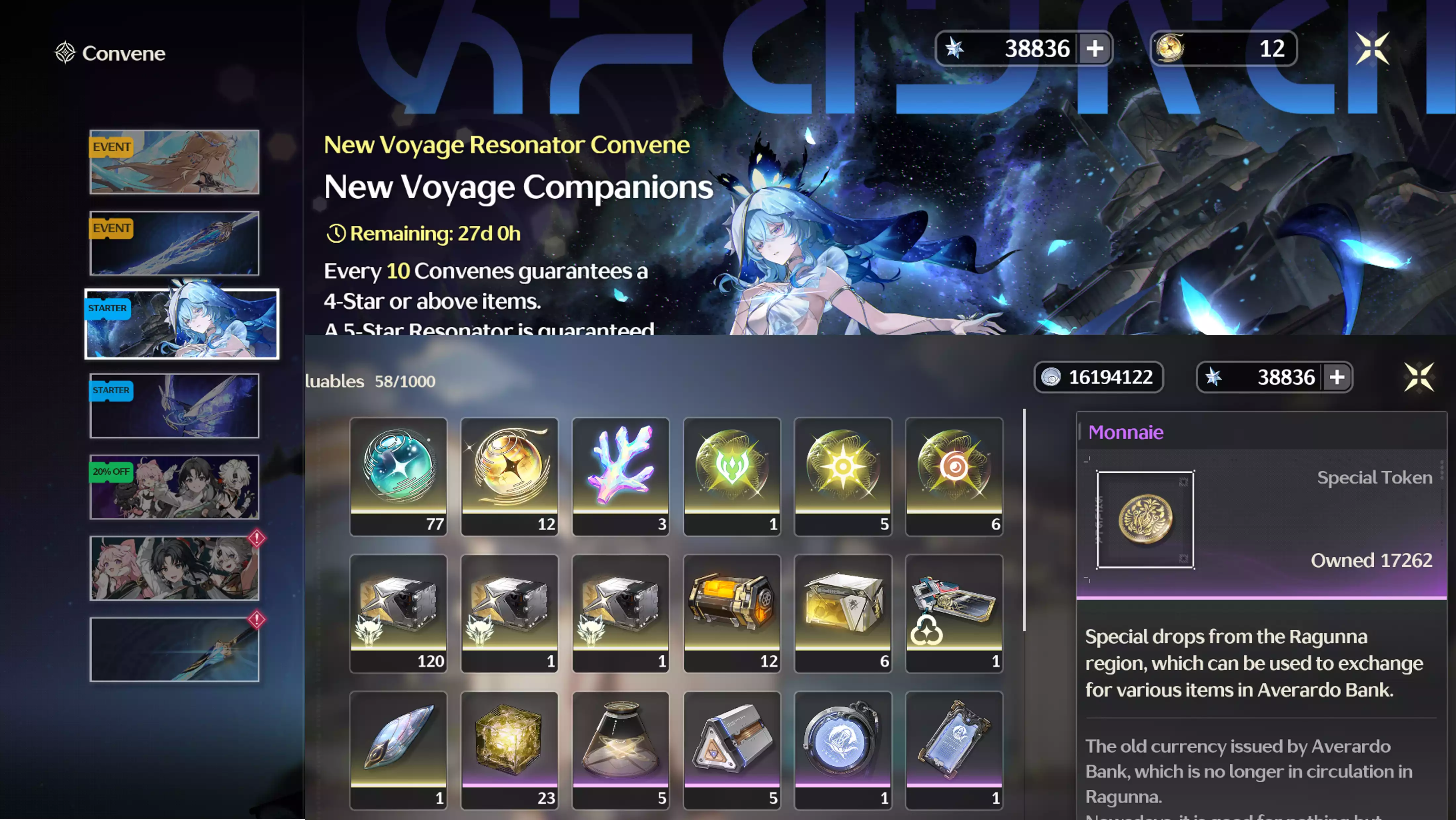Choose the EVENT weapon banner thumbnail

(x=174, y=243)
